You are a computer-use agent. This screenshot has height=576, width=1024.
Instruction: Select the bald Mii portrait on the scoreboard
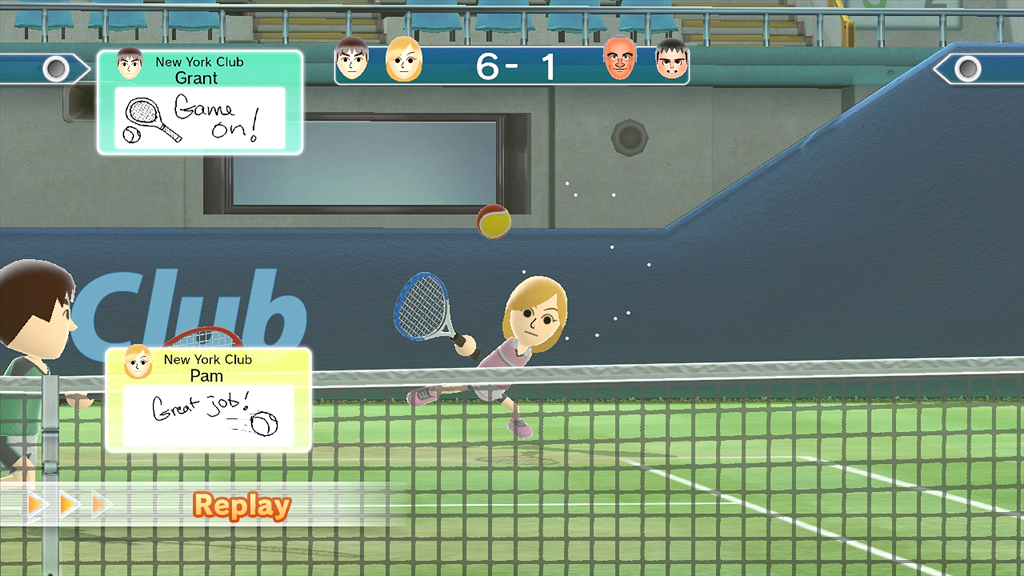click(620, 60)
